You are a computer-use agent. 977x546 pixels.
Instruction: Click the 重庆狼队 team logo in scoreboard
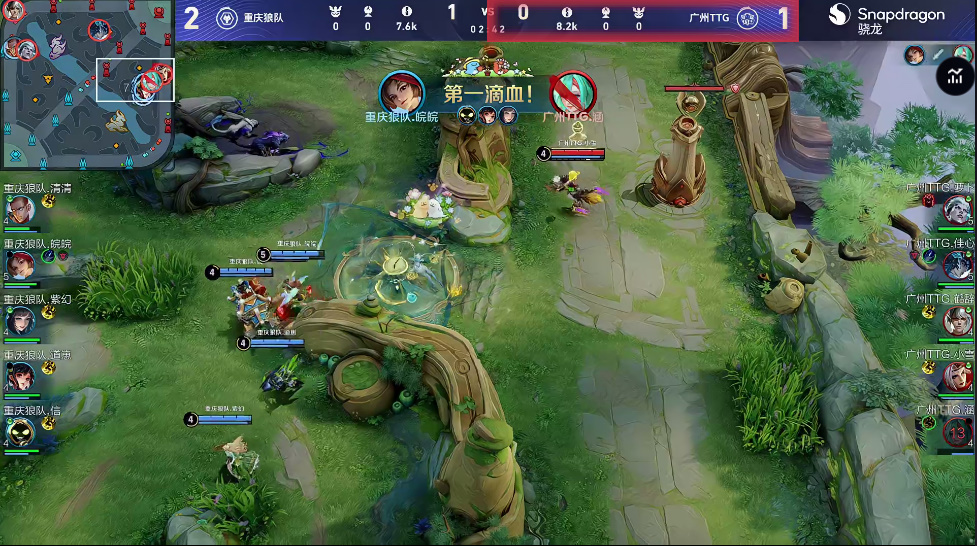225,20
